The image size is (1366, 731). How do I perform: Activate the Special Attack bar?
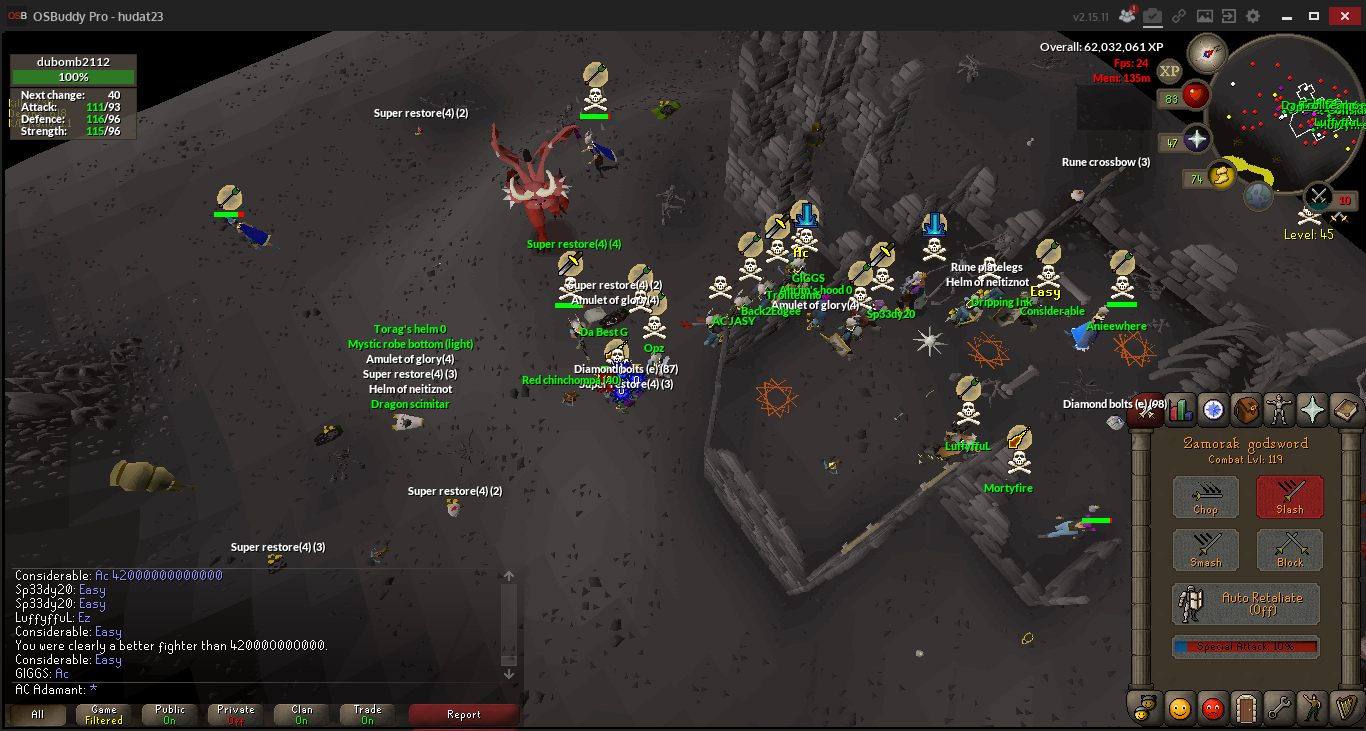click(1246, 647)
